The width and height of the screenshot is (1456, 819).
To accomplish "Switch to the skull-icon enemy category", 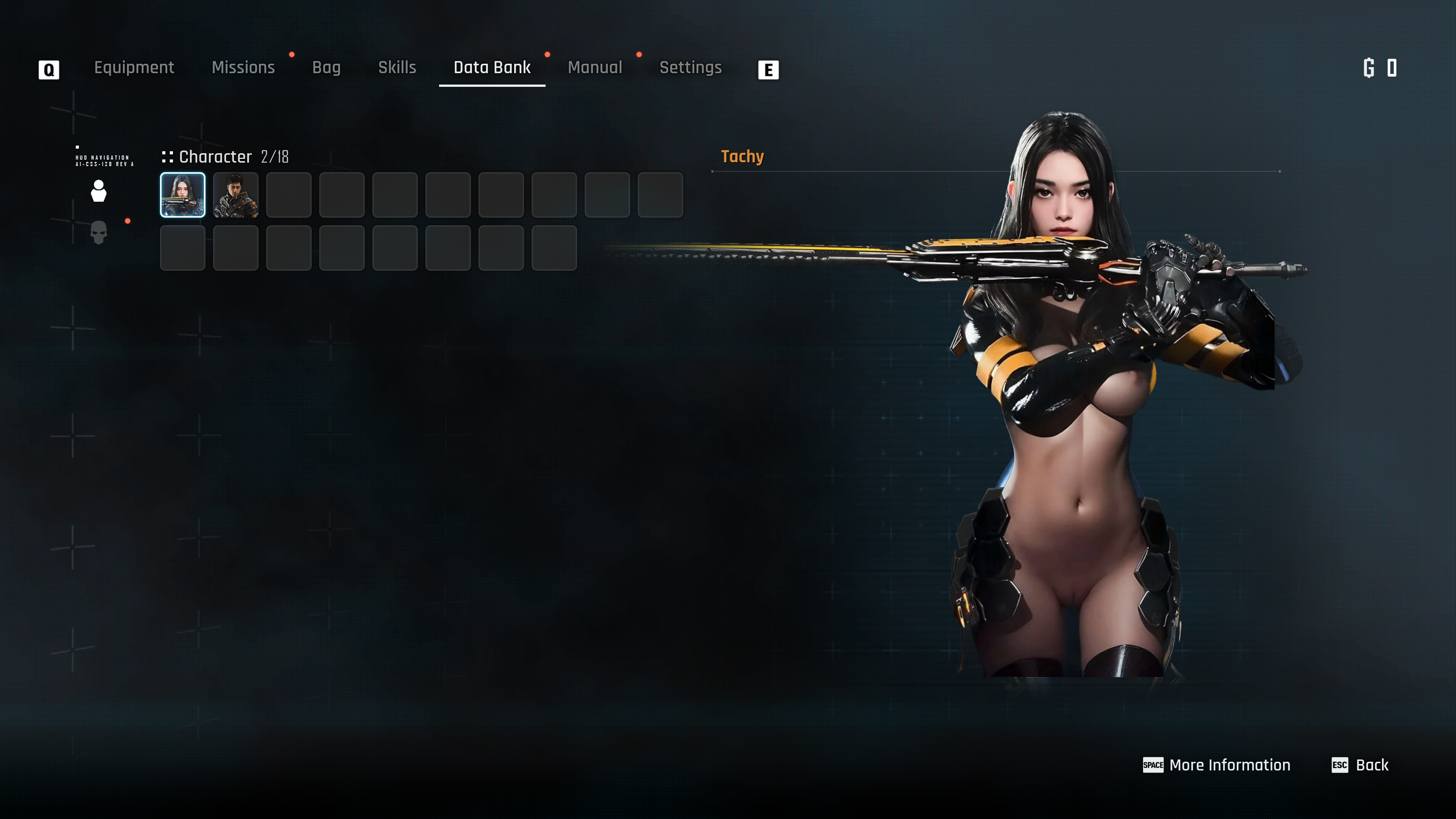I will (98, 232).
